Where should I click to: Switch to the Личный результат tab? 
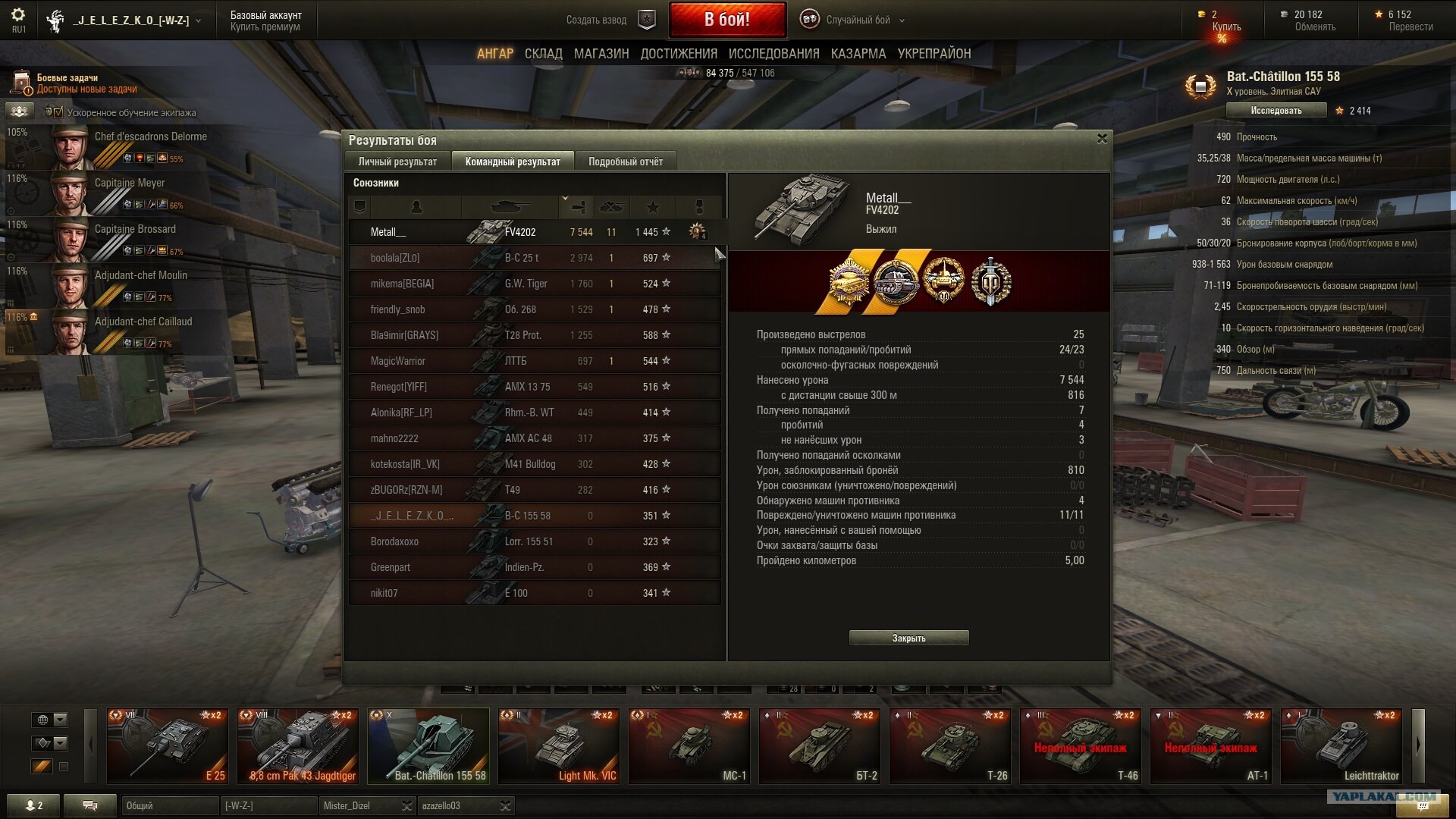click(397, 162)
